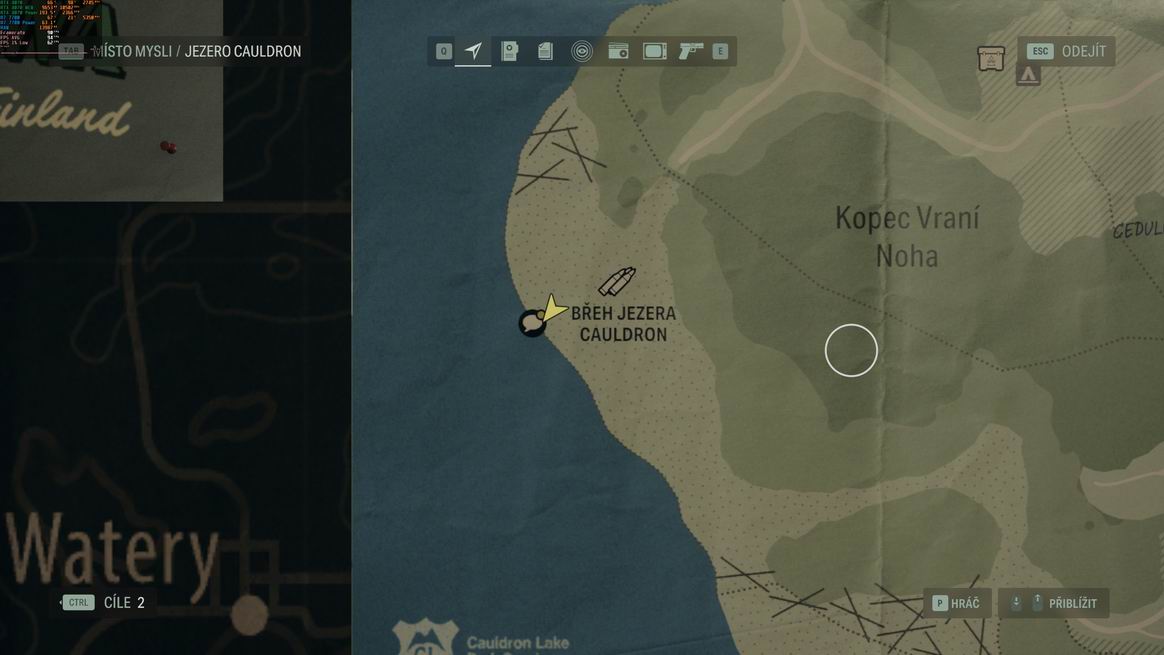The height and width of the screenshot is (655, 1164).
Task: Open the notebook with heart tab
Action: point(510,51)
